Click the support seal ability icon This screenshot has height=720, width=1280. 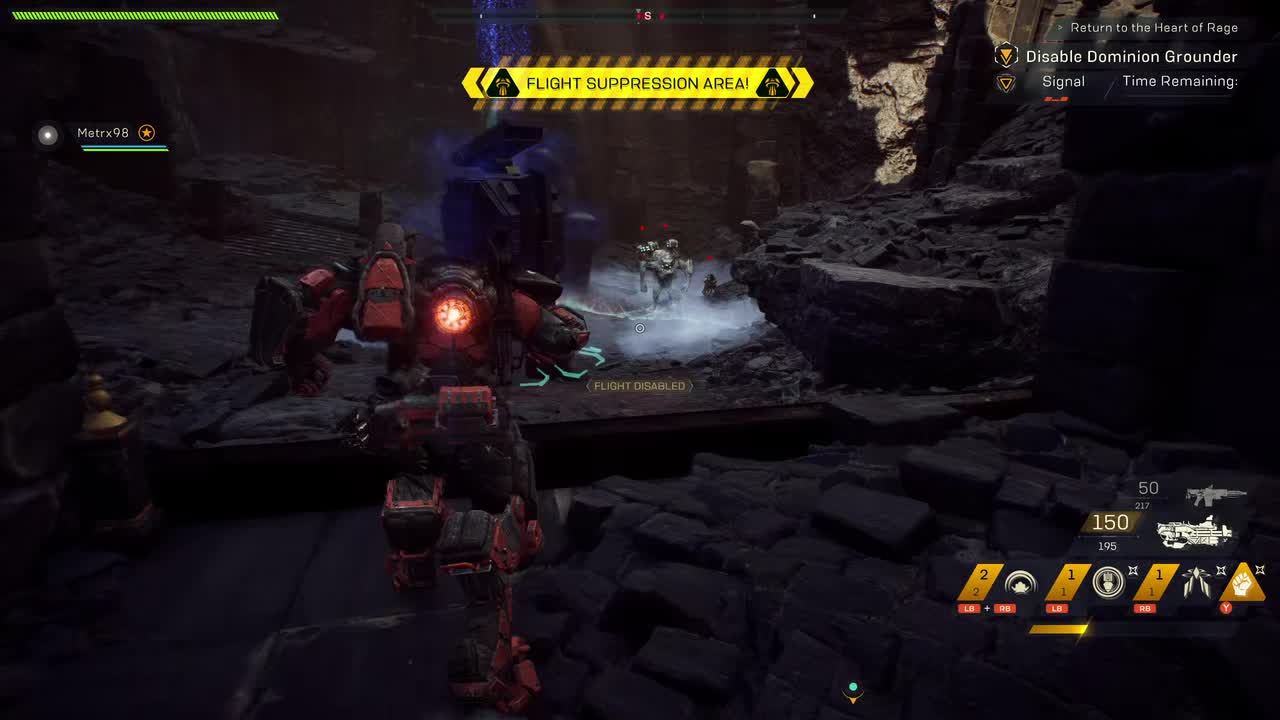click(1106, 584)
